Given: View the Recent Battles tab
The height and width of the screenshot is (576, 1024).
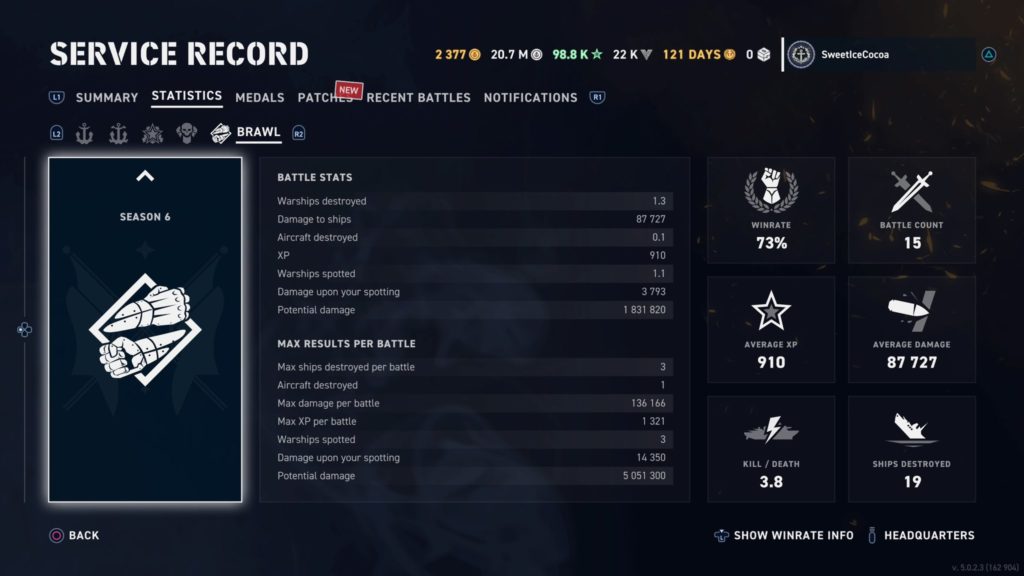Looking at the screenshot, I should coord(418,98).
